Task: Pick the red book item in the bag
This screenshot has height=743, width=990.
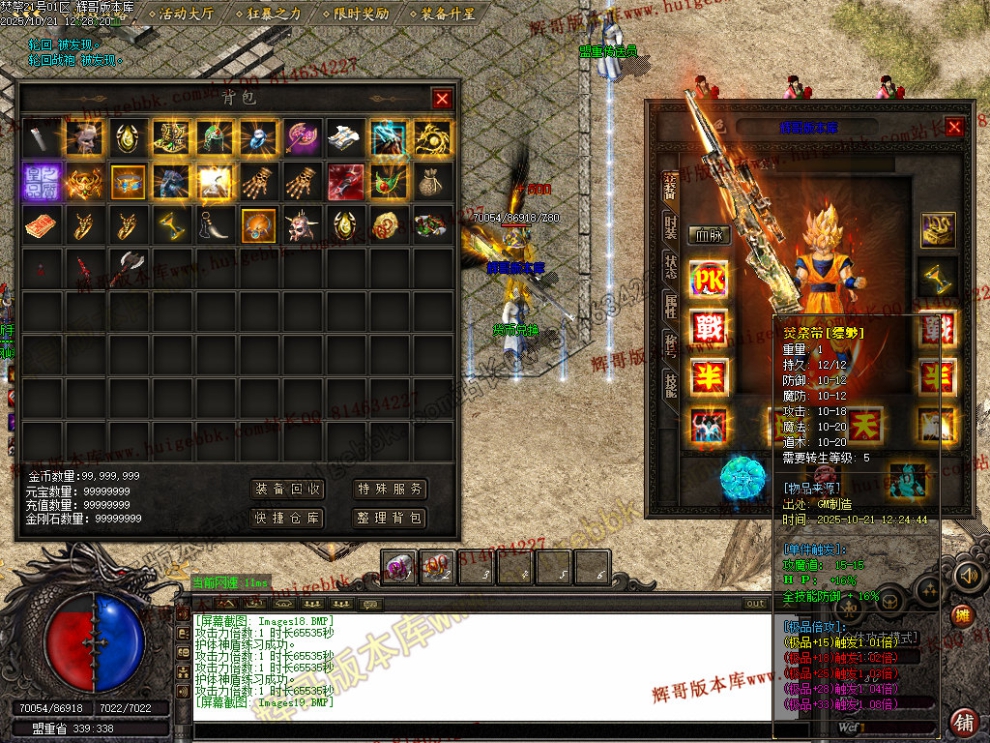Action: 41,224
